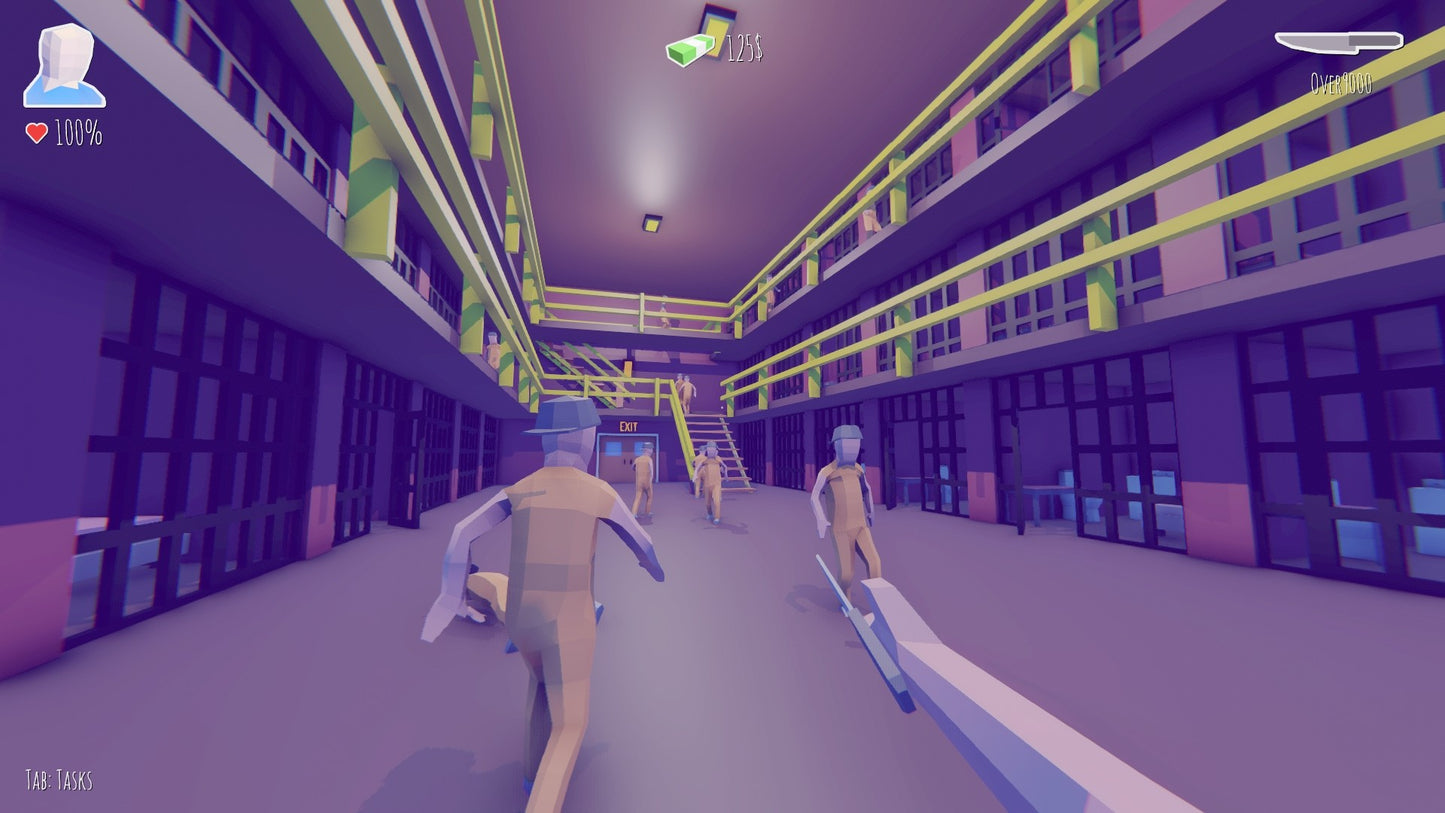Click the second ceiling light near EXIT

[650, 222]
